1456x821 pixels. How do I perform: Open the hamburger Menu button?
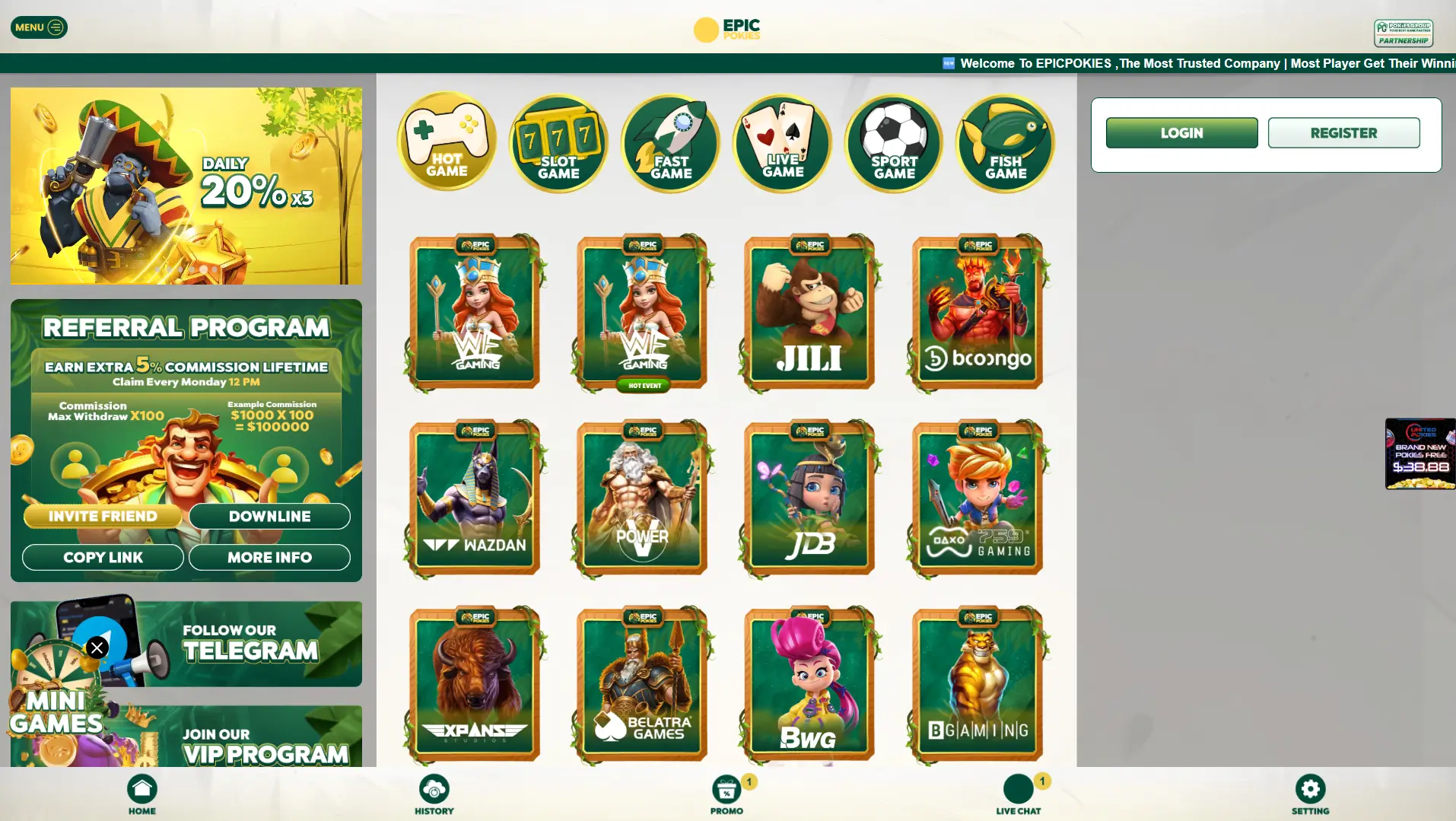point(39,27)
